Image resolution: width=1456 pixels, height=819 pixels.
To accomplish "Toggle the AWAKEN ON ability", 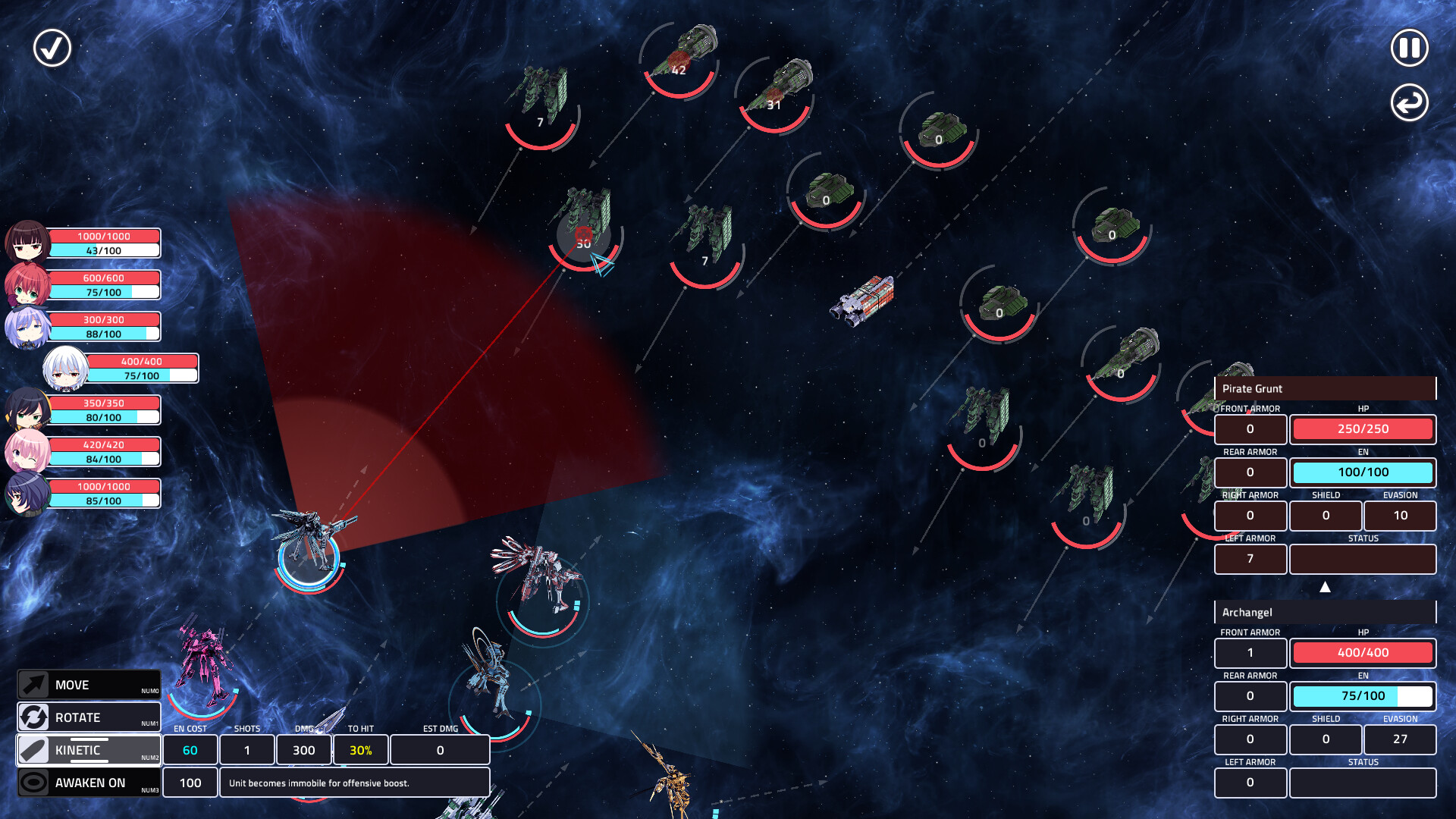I will (89, 783).
